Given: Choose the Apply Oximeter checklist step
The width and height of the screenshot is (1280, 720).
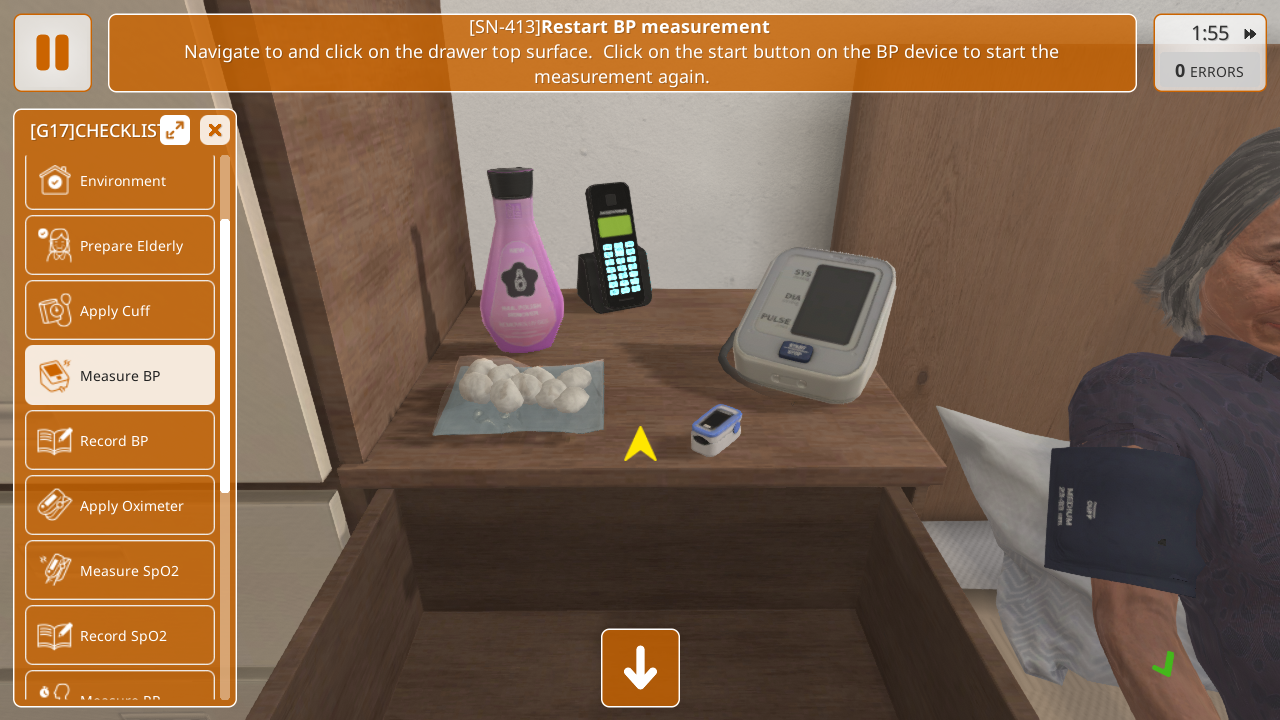Looking at the screenshot, I should 120,506.
